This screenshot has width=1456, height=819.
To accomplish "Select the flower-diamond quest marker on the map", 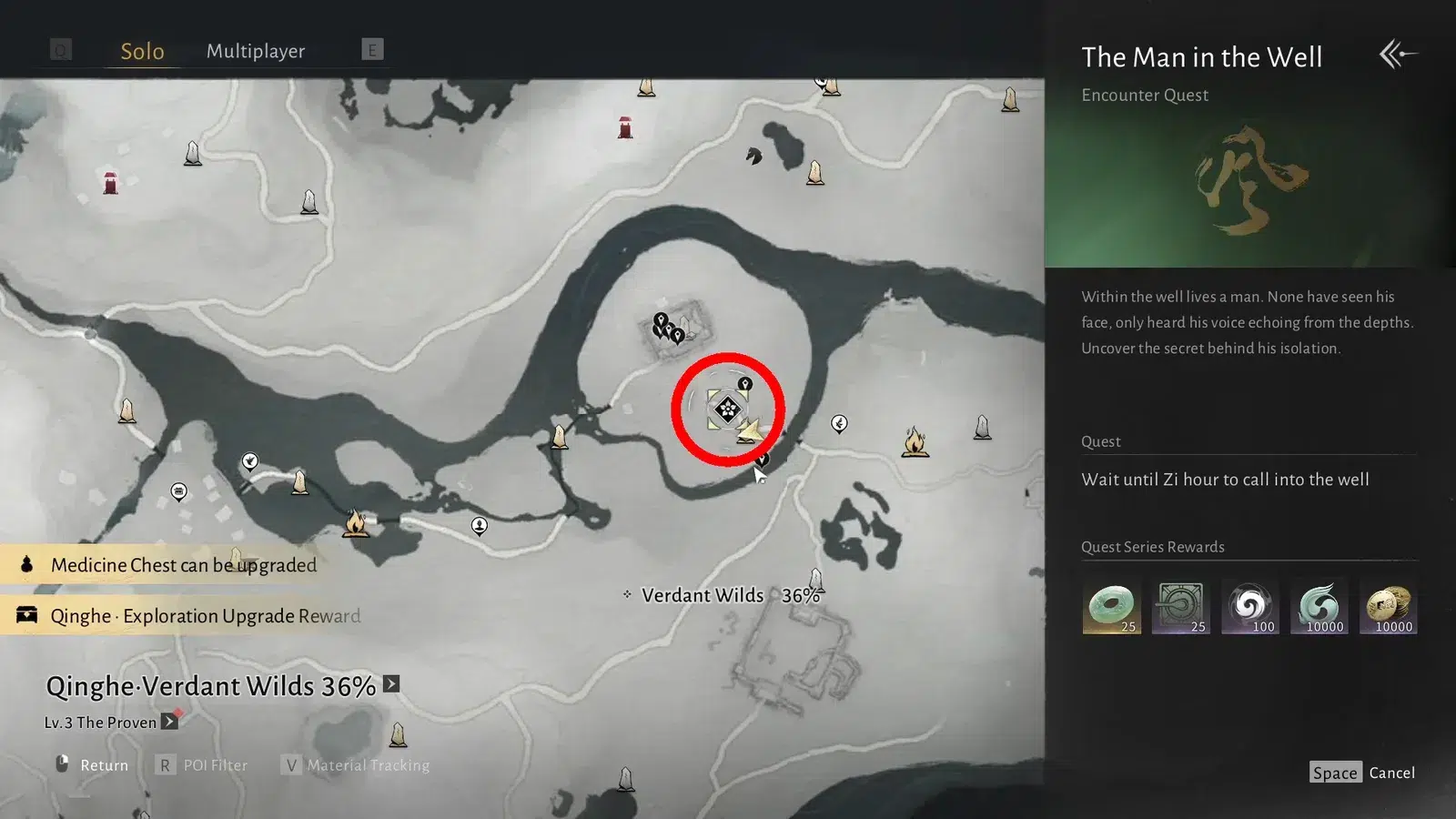I will coord(726,409).
